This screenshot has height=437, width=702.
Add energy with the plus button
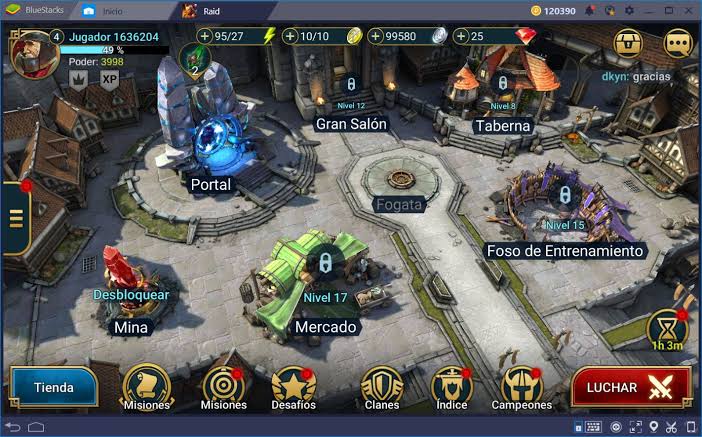205,36
